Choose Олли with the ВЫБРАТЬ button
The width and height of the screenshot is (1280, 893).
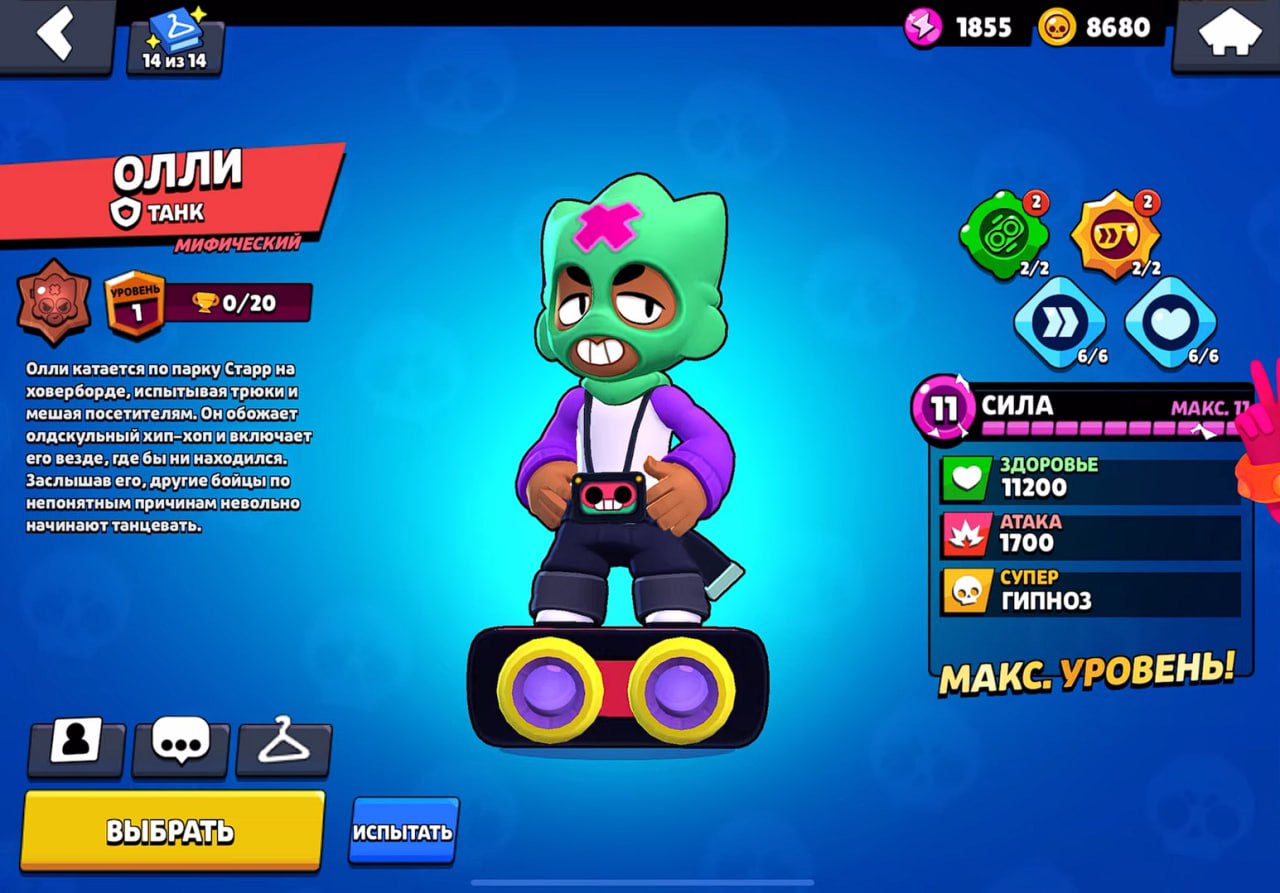(x=172, y=830)
